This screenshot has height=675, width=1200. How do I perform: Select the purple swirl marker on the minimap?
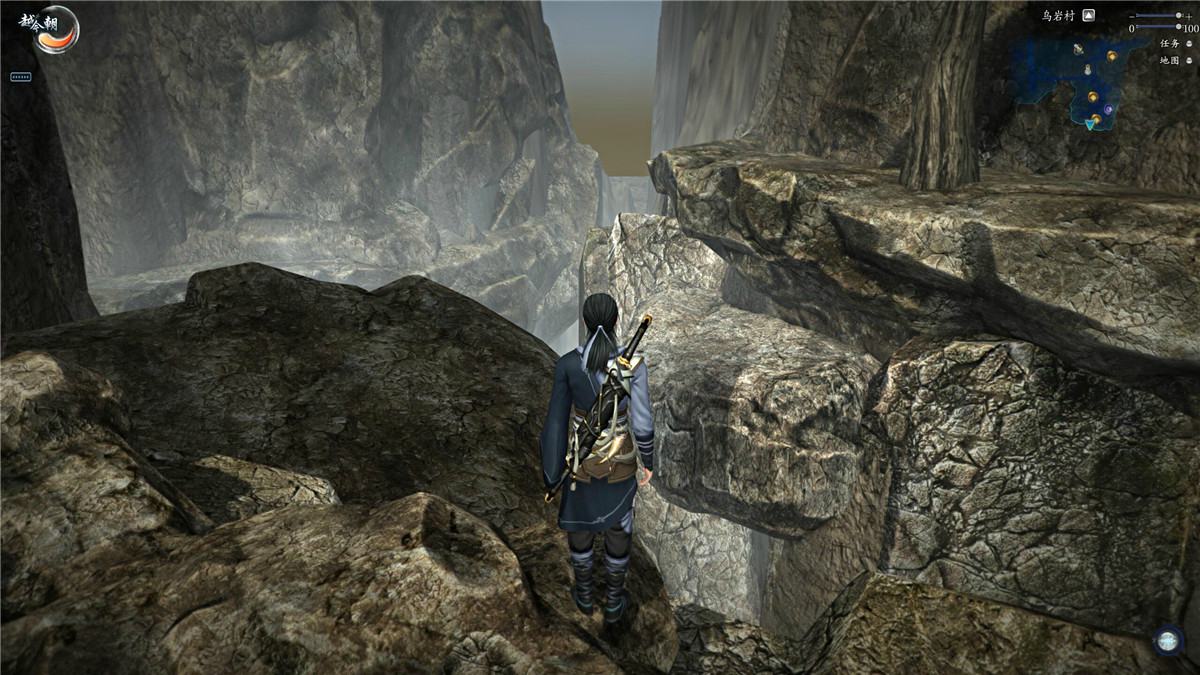click(1109, 109)
